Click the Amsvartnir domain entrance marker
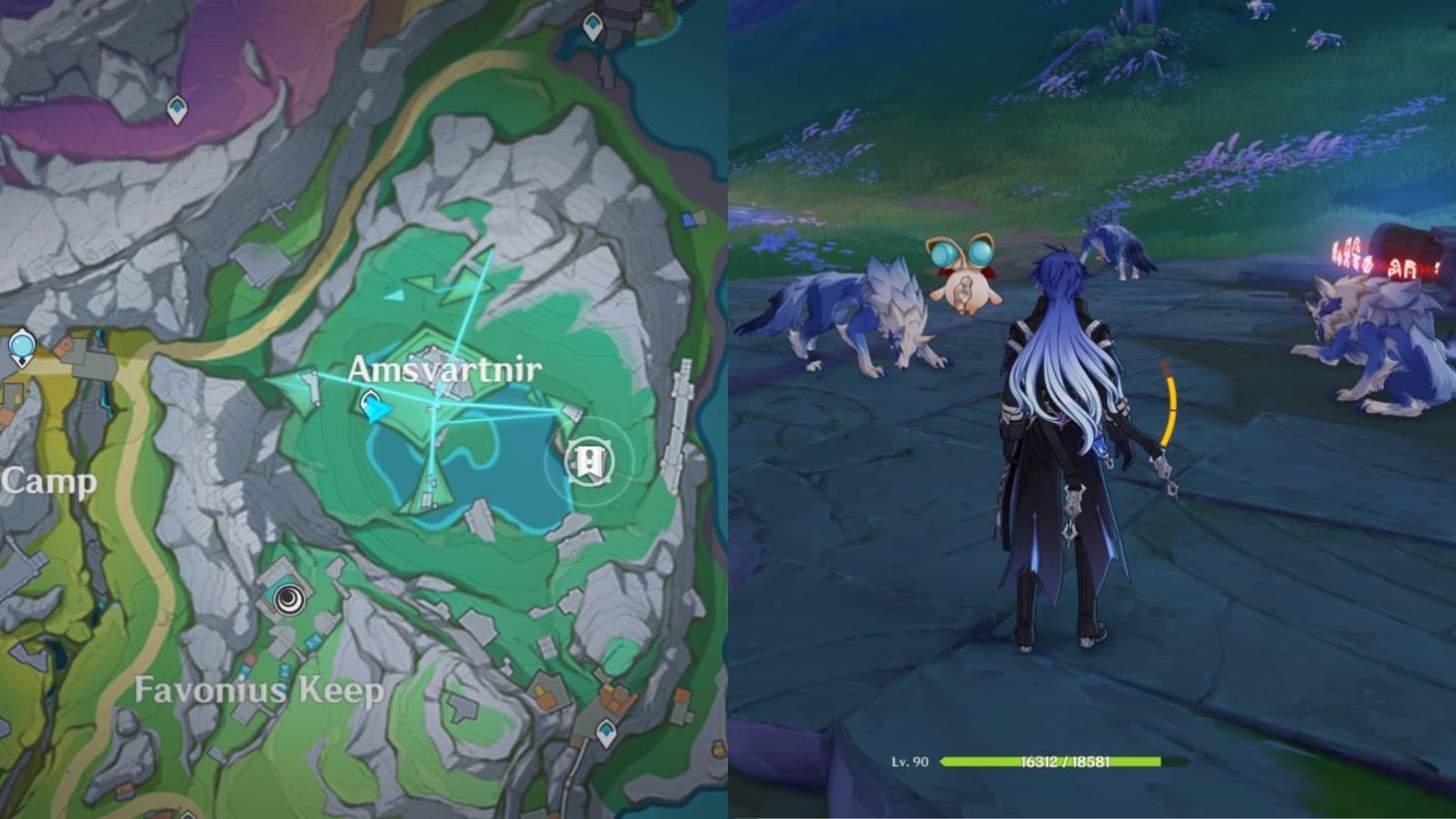Image resolution: width=1456 pixels, height=819 pixels. pyautogui.click(x=588, y=462)
